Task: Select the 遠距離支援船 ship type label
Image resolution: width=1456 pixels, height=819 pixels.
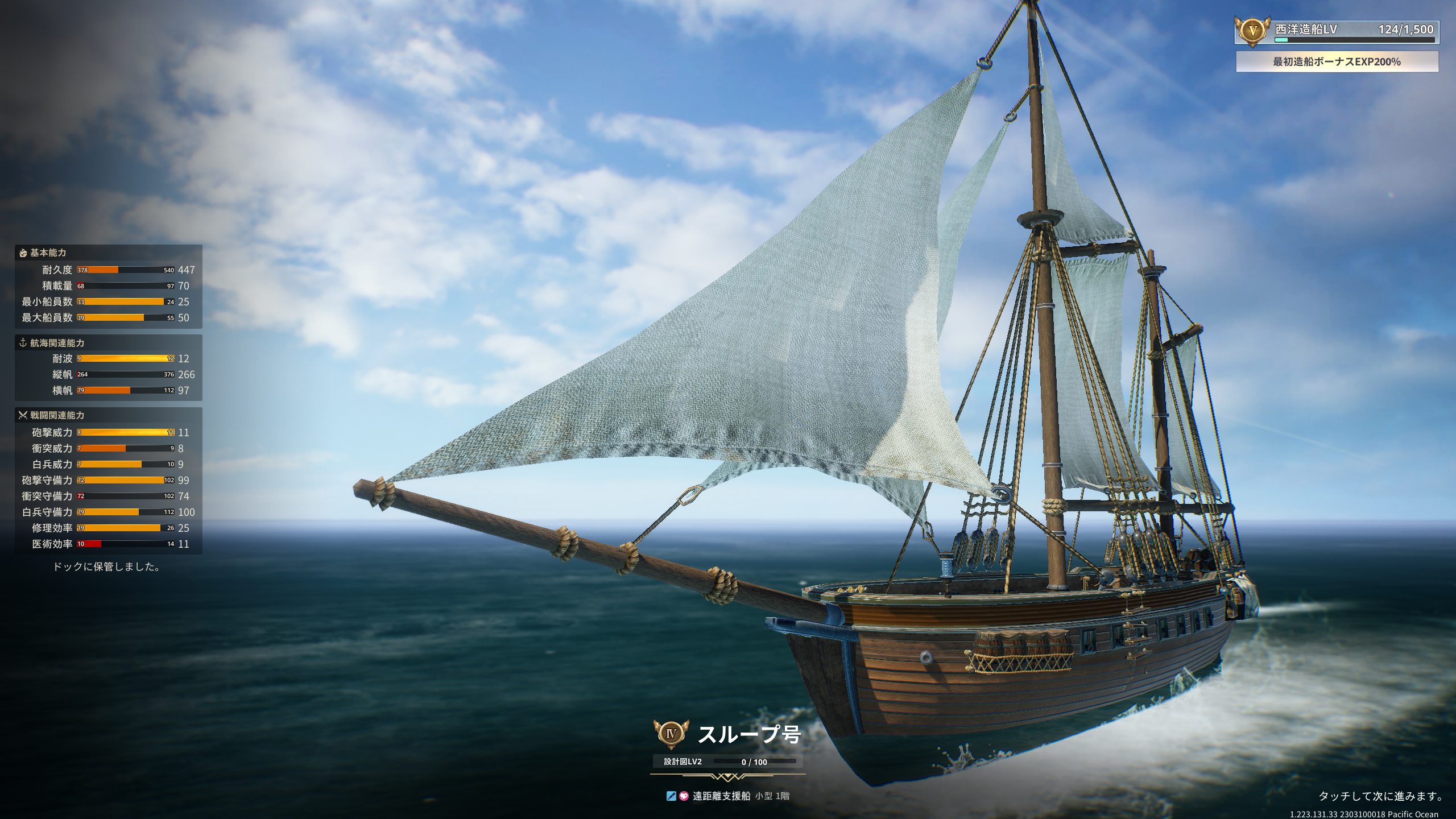Action: (x=721, y=796)
